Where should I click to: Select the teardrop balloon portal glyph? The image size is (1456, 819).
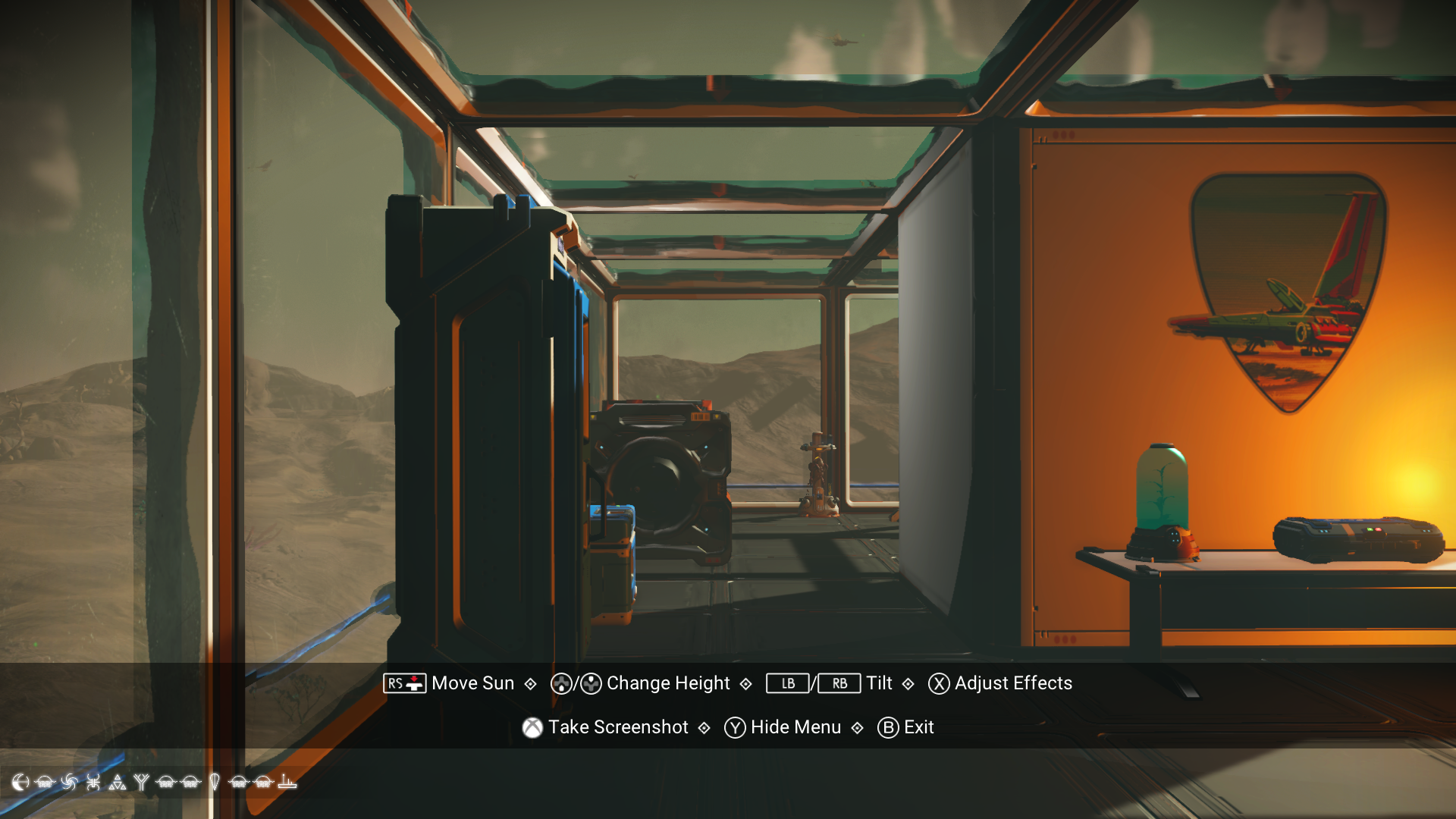(x=215, y=783)
